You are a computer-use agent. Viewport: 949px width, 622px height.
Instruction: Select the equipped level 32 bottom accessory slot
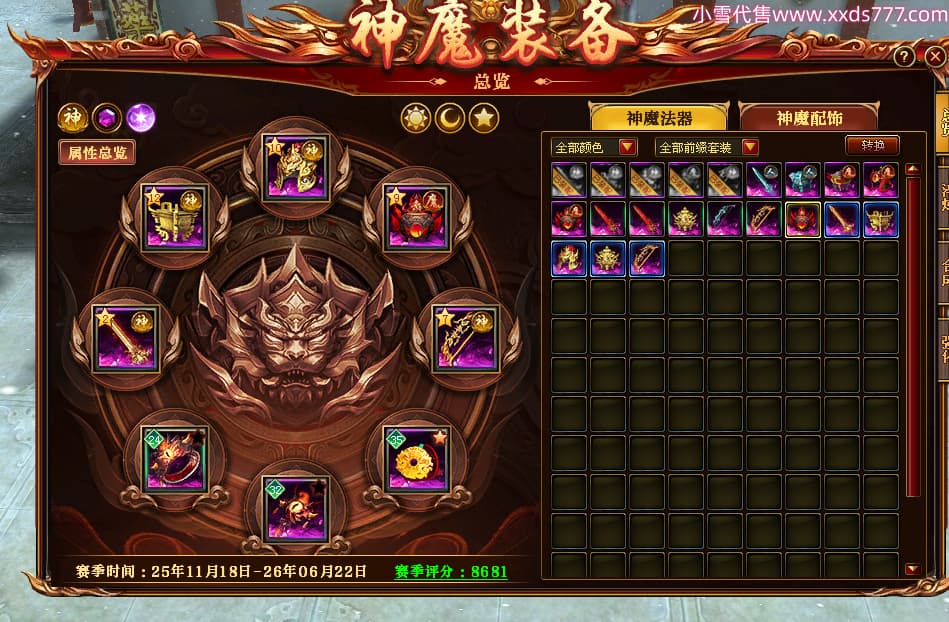point(295,508)
